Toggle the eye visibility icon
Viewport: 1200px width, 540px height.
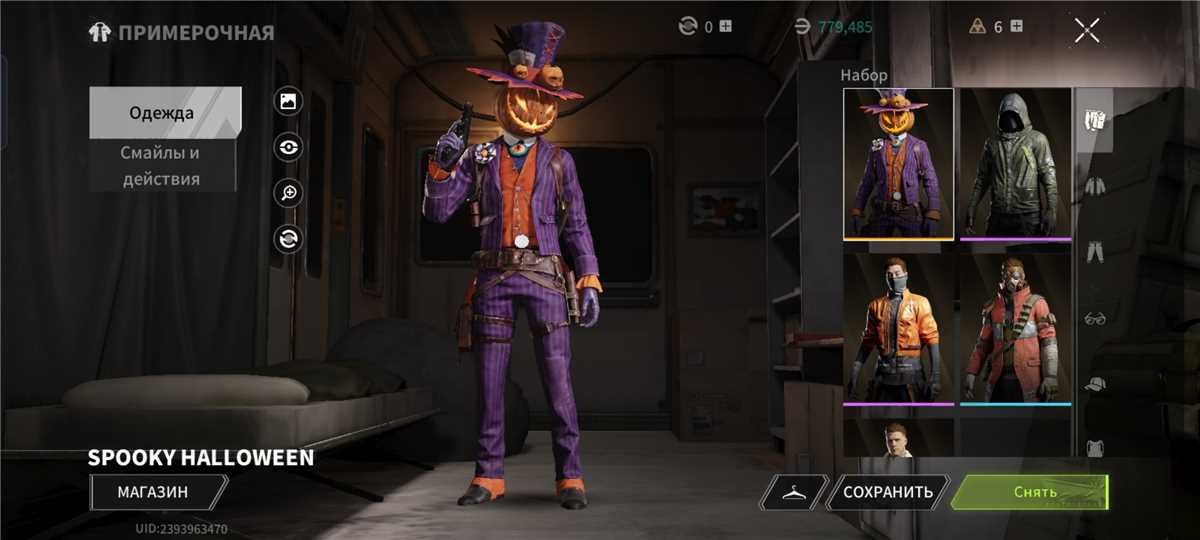coord(288,147)
